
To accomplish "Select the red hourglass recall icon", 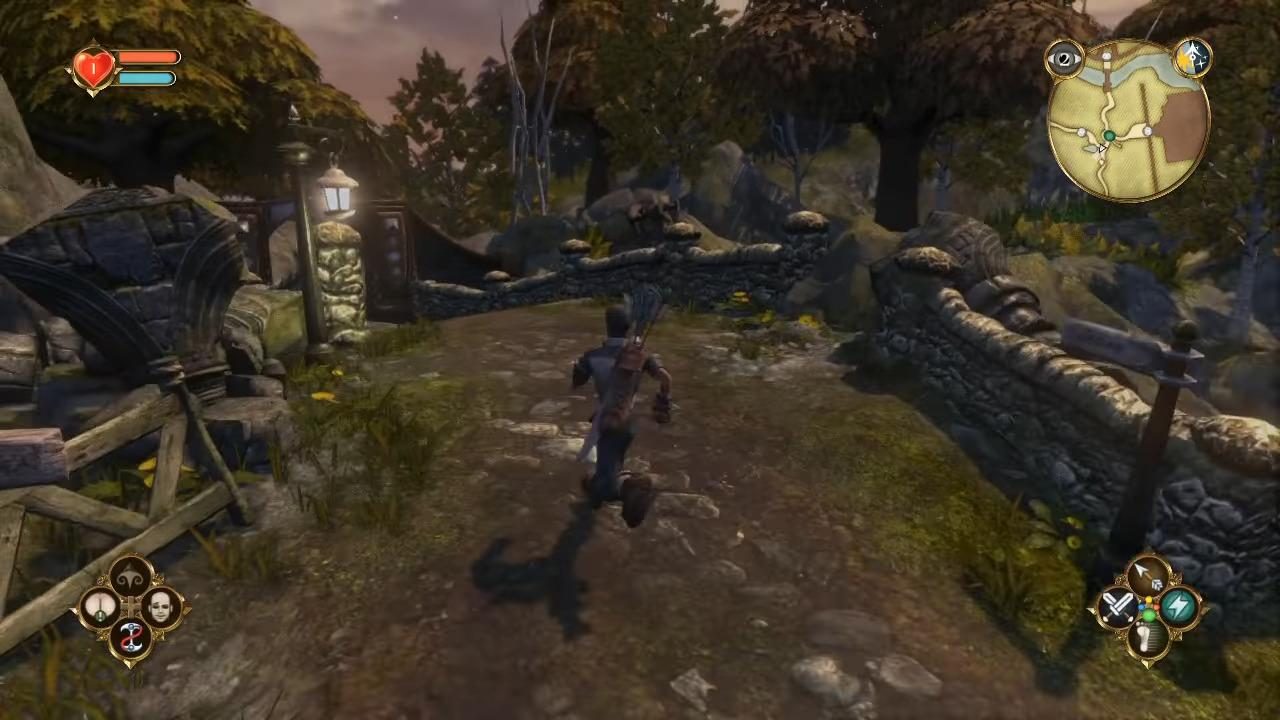I will pyautogui.click(x=132, y=637).
